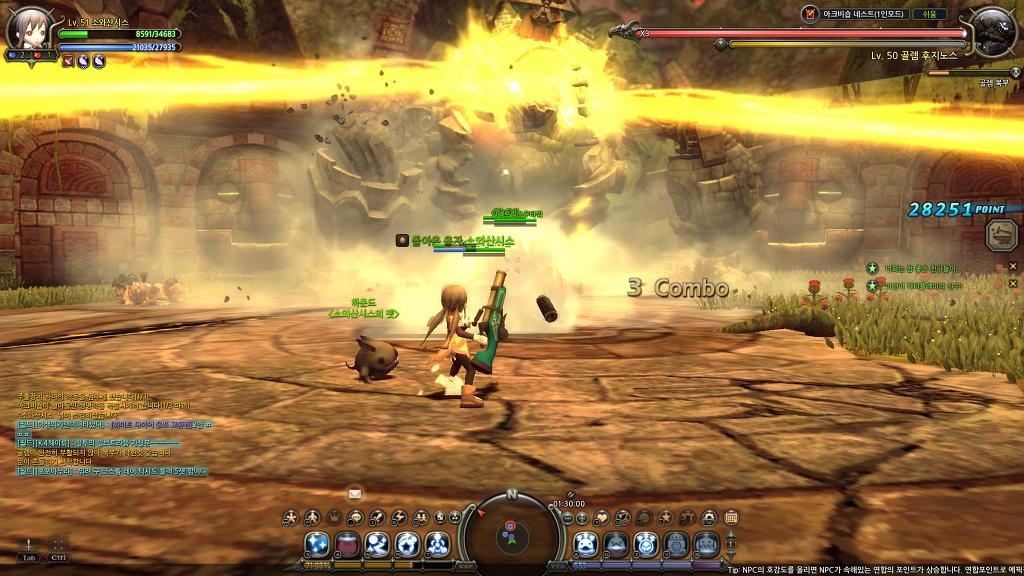Open the lightning bolt menu icon
The image size is (1024, 576).
tap(399, 517)
